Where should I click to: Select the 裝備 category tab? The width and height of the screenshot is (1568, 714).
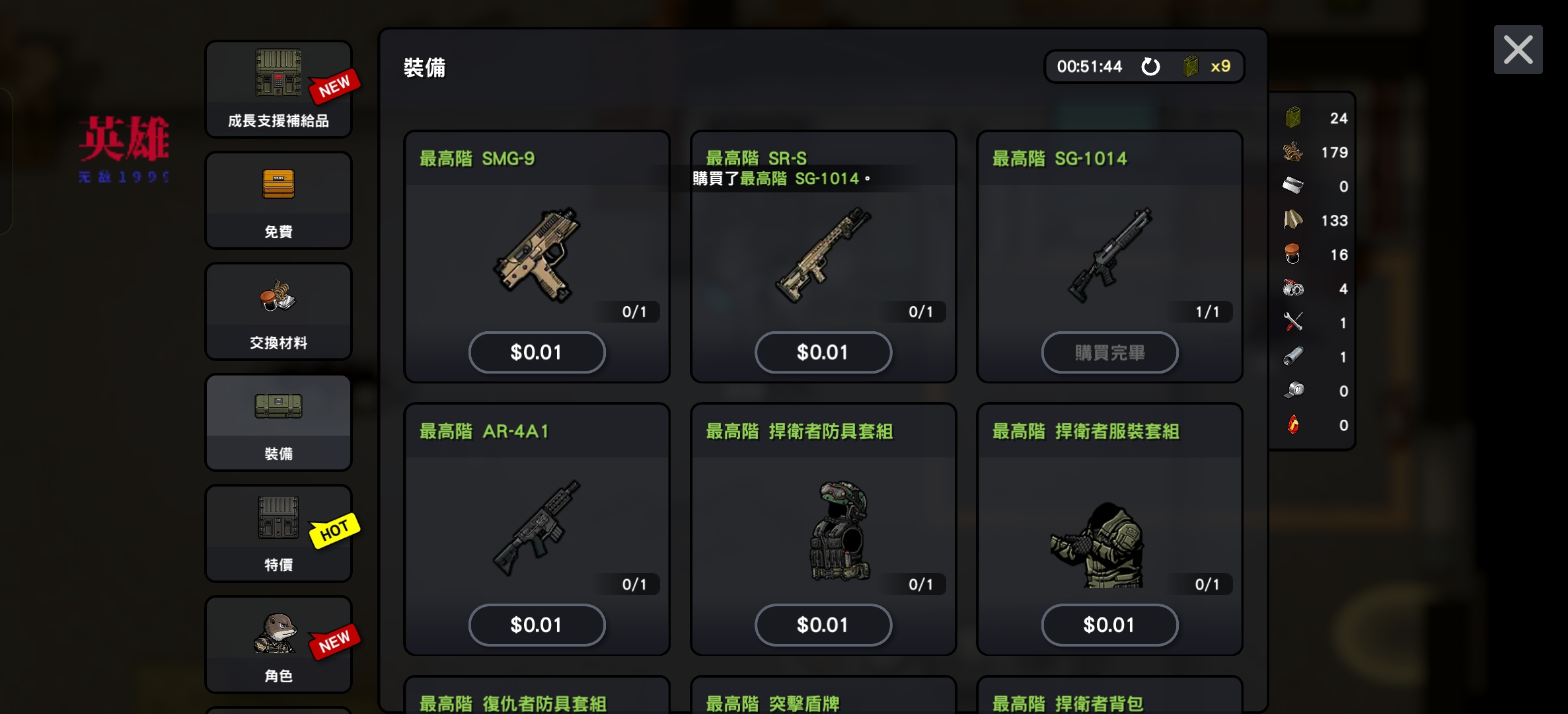point(278,422)
